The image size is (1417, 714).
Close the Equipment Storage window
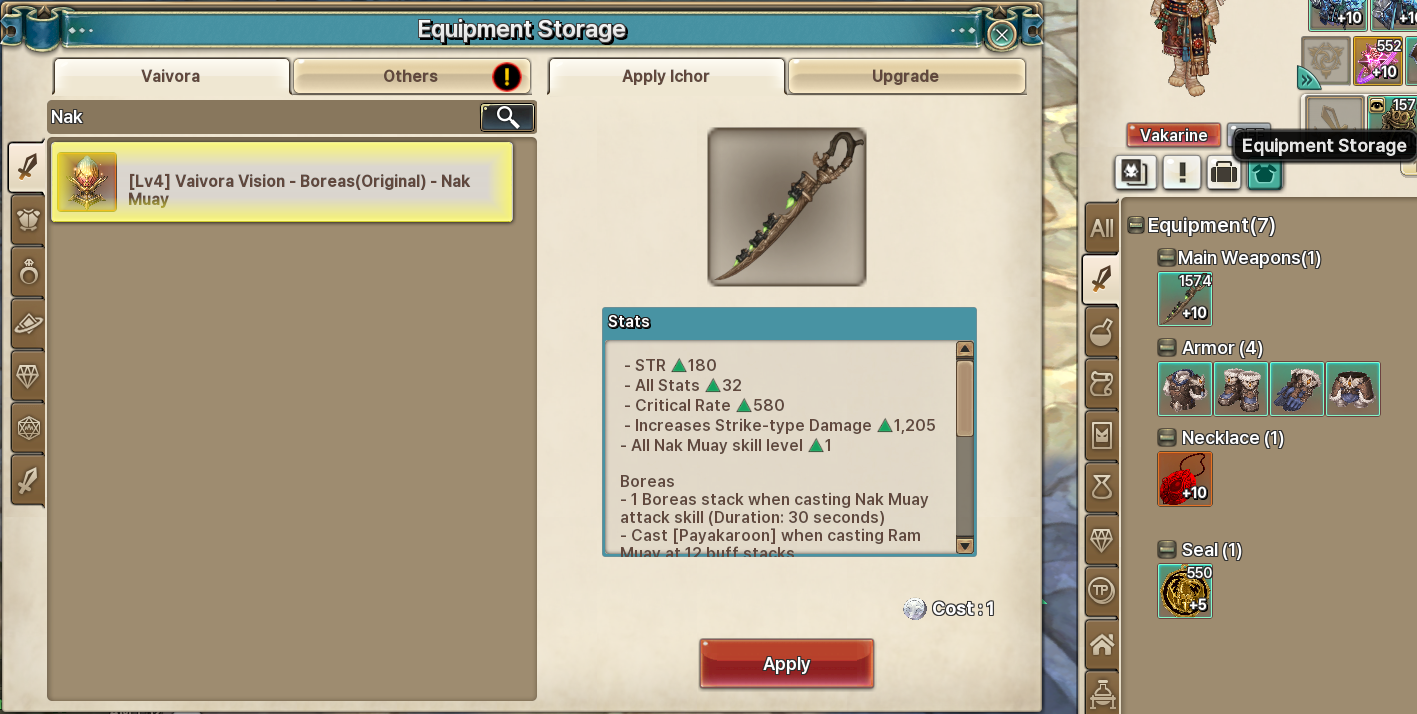click(1001, 35)
